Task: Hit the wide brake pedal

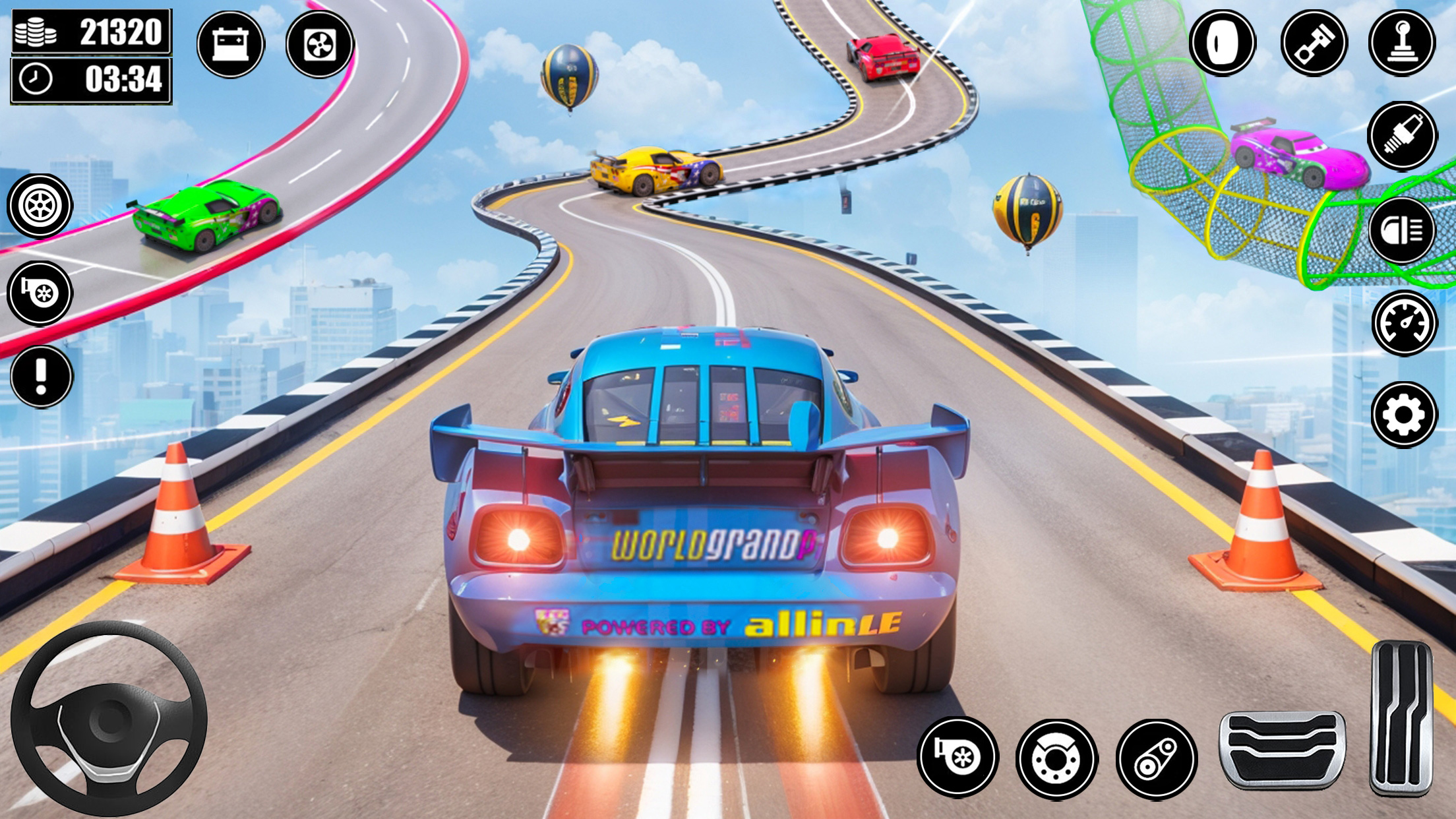Action: click(1282, 749)
